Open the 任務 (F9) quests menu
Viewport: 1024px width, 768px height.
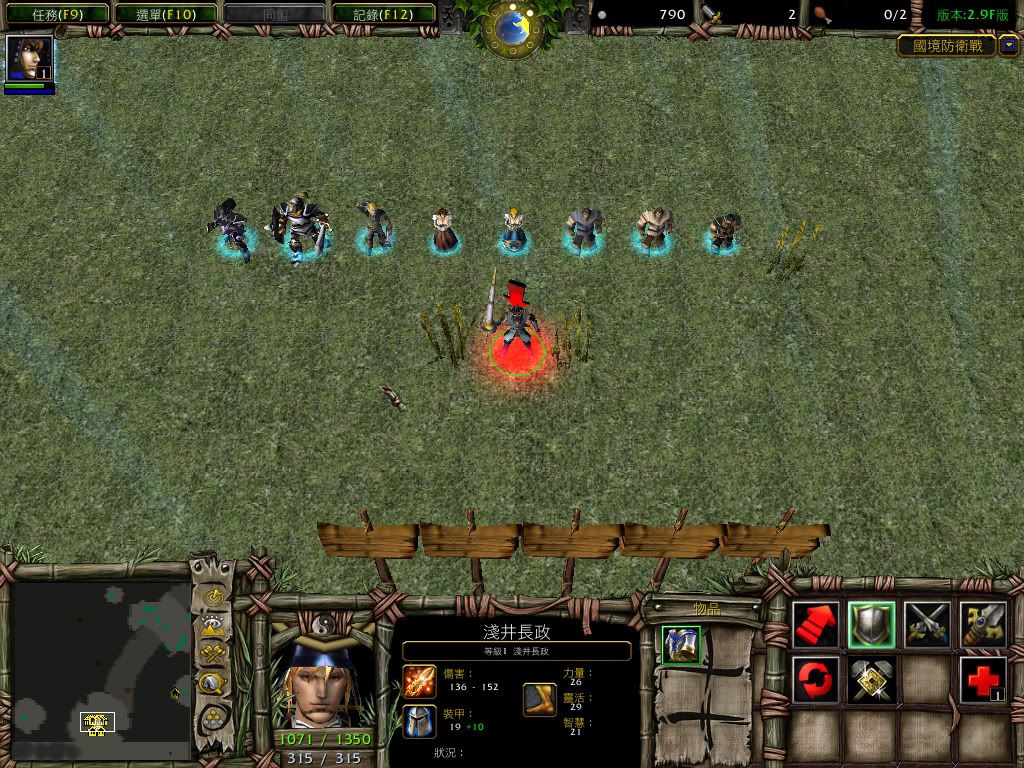coord(54,14)
